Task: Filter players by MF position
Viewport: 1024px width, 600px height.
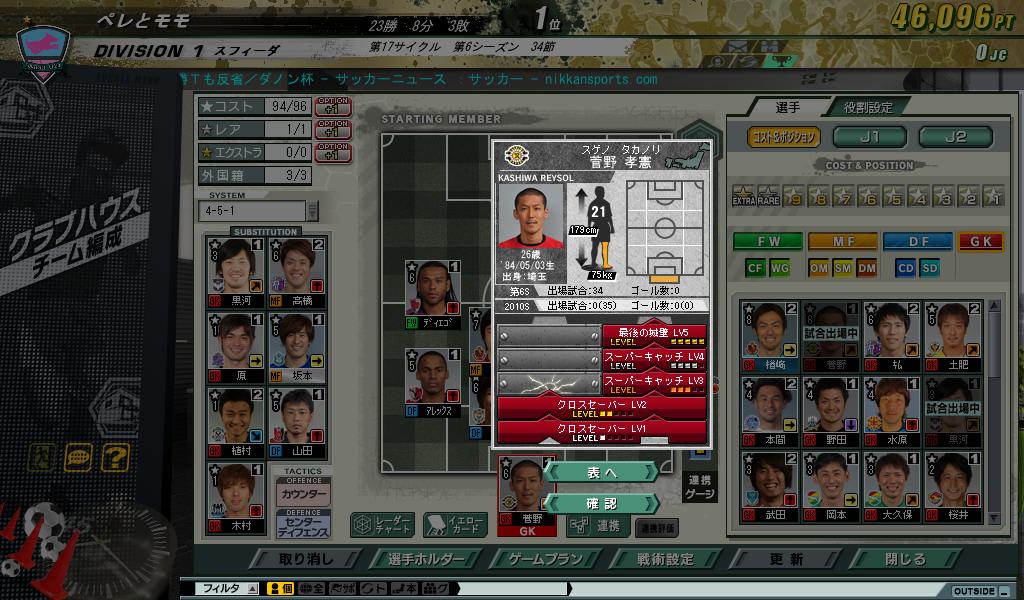Action: (x=842, y=241)
